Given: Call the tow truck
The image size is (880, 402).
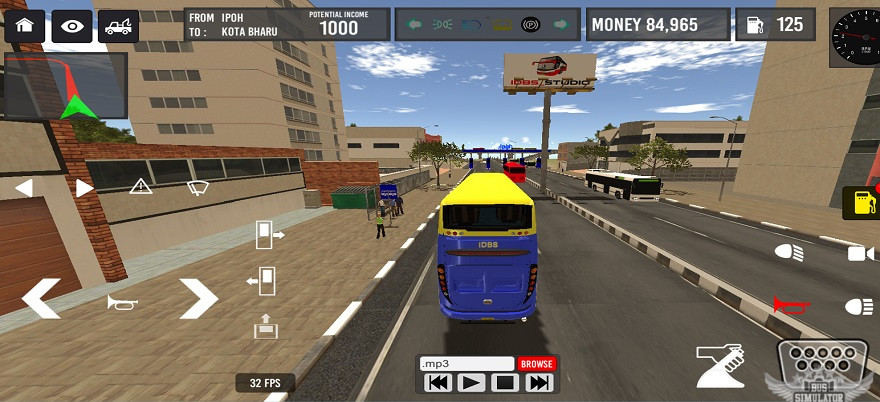Looking at the screenshot, I should pyautogui.click(x=118, y=26).
